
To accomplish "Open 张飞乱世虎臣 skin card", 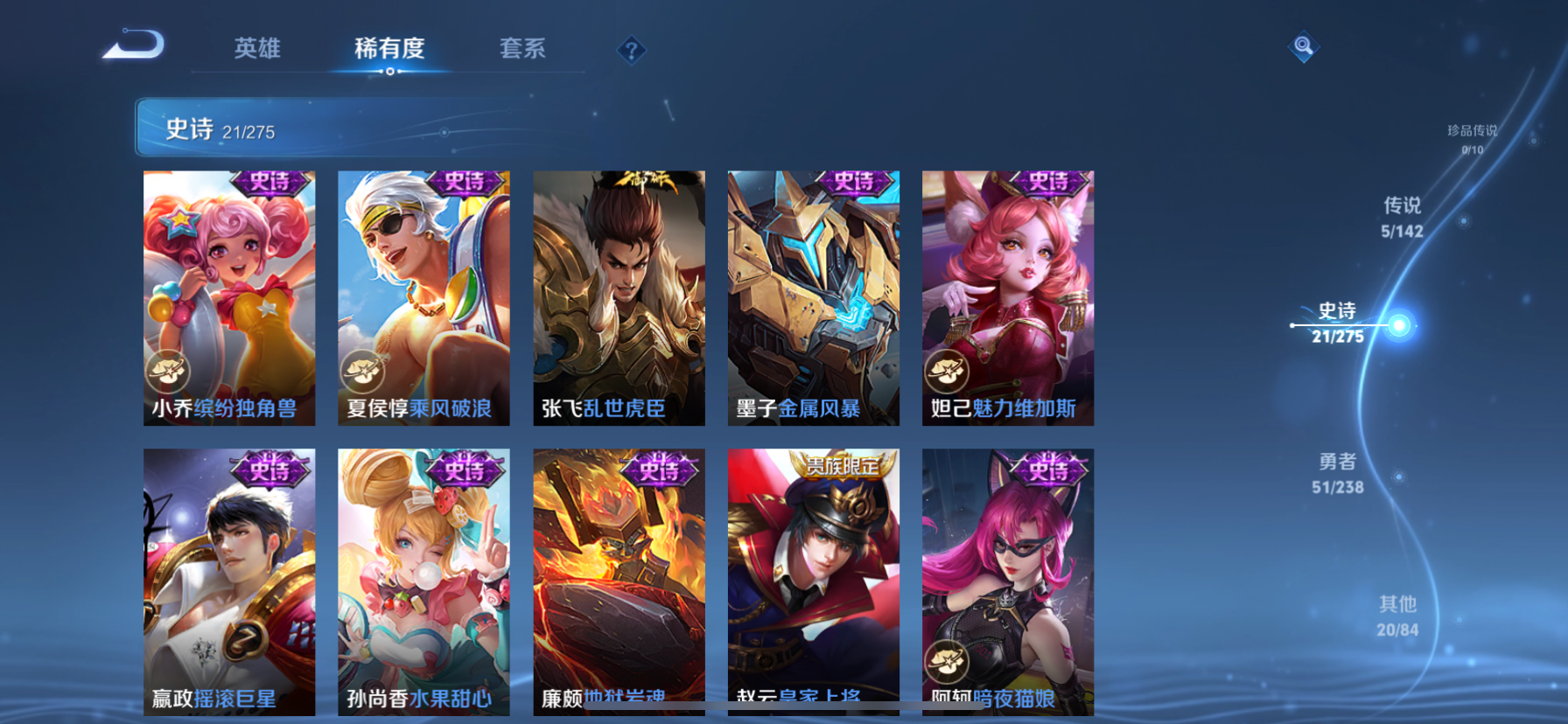I will click(618, 297).
